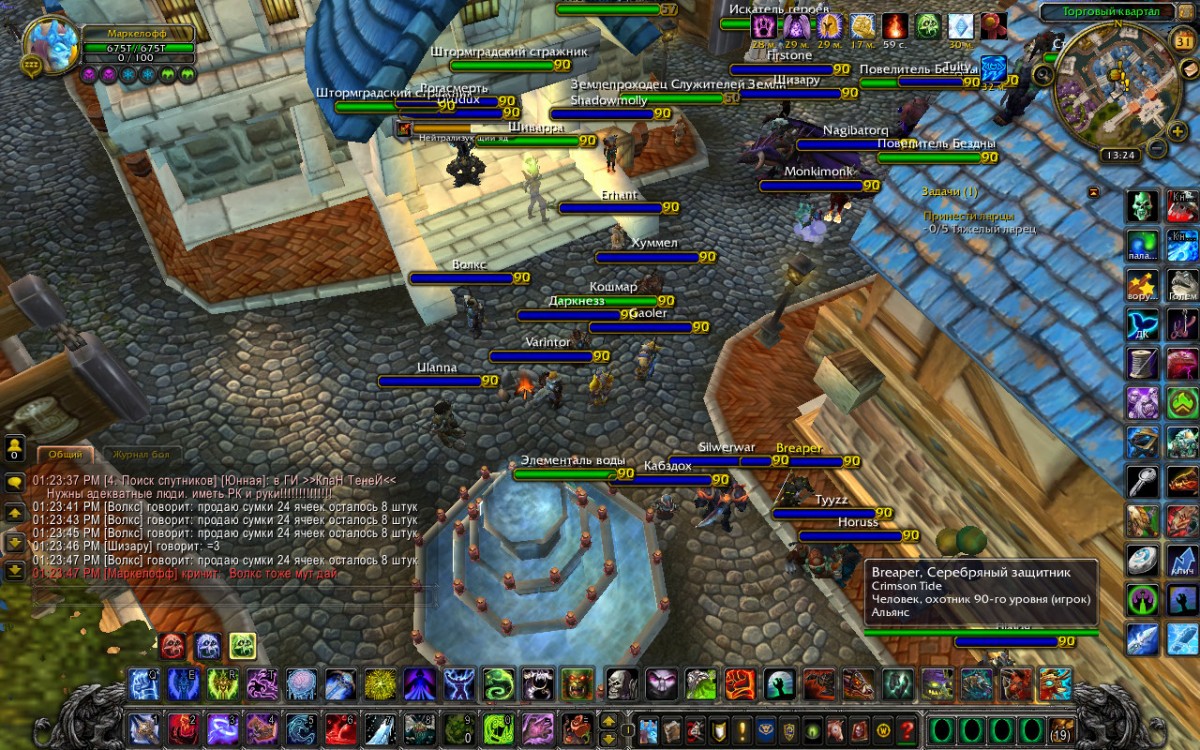This screenshot has height=750, width=1200.
Task: Open the quest log yellow exclamation button
Action: pos(742,729)
